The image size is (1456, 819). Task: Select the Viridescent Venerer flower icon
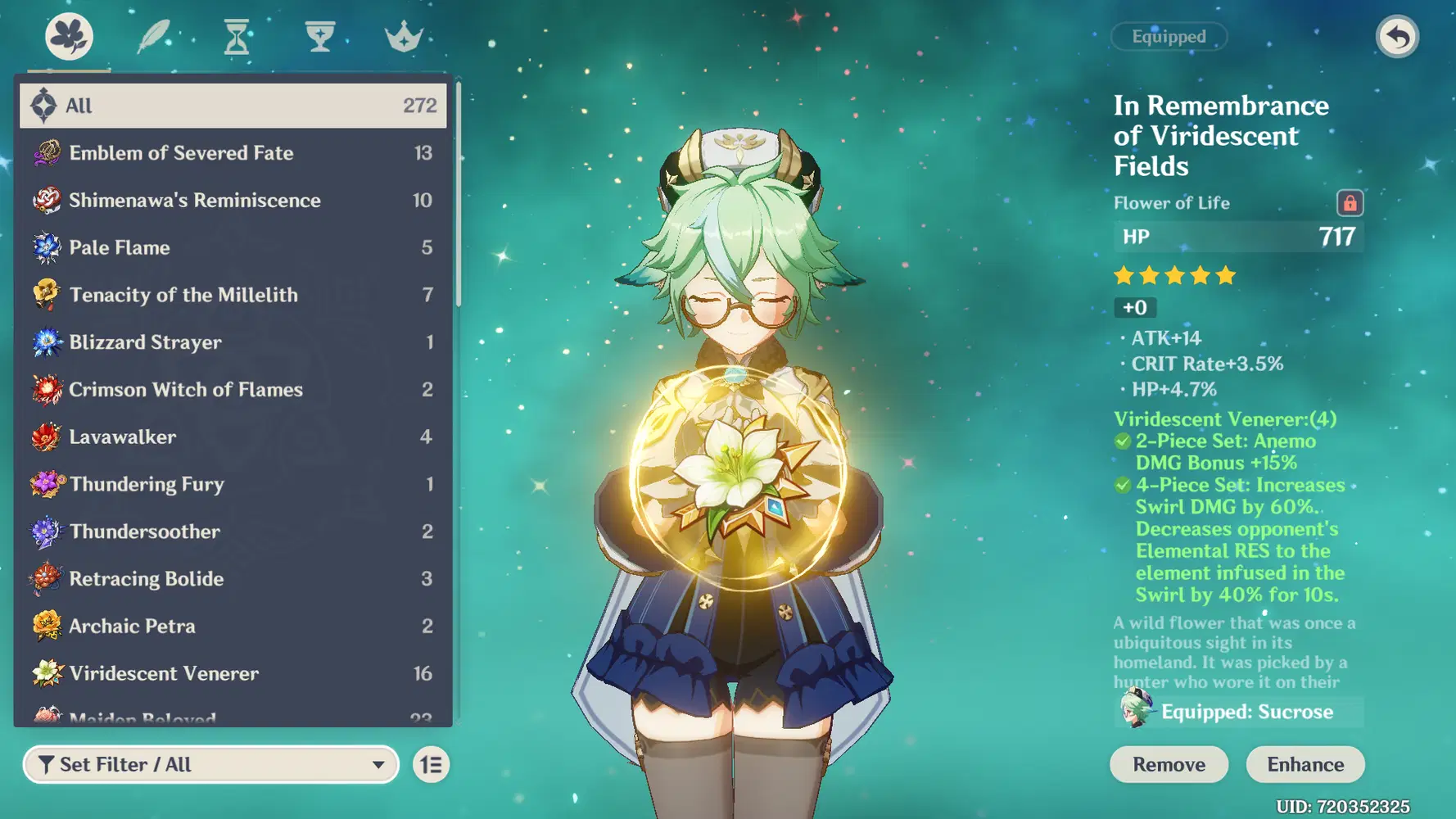point(47,673)
